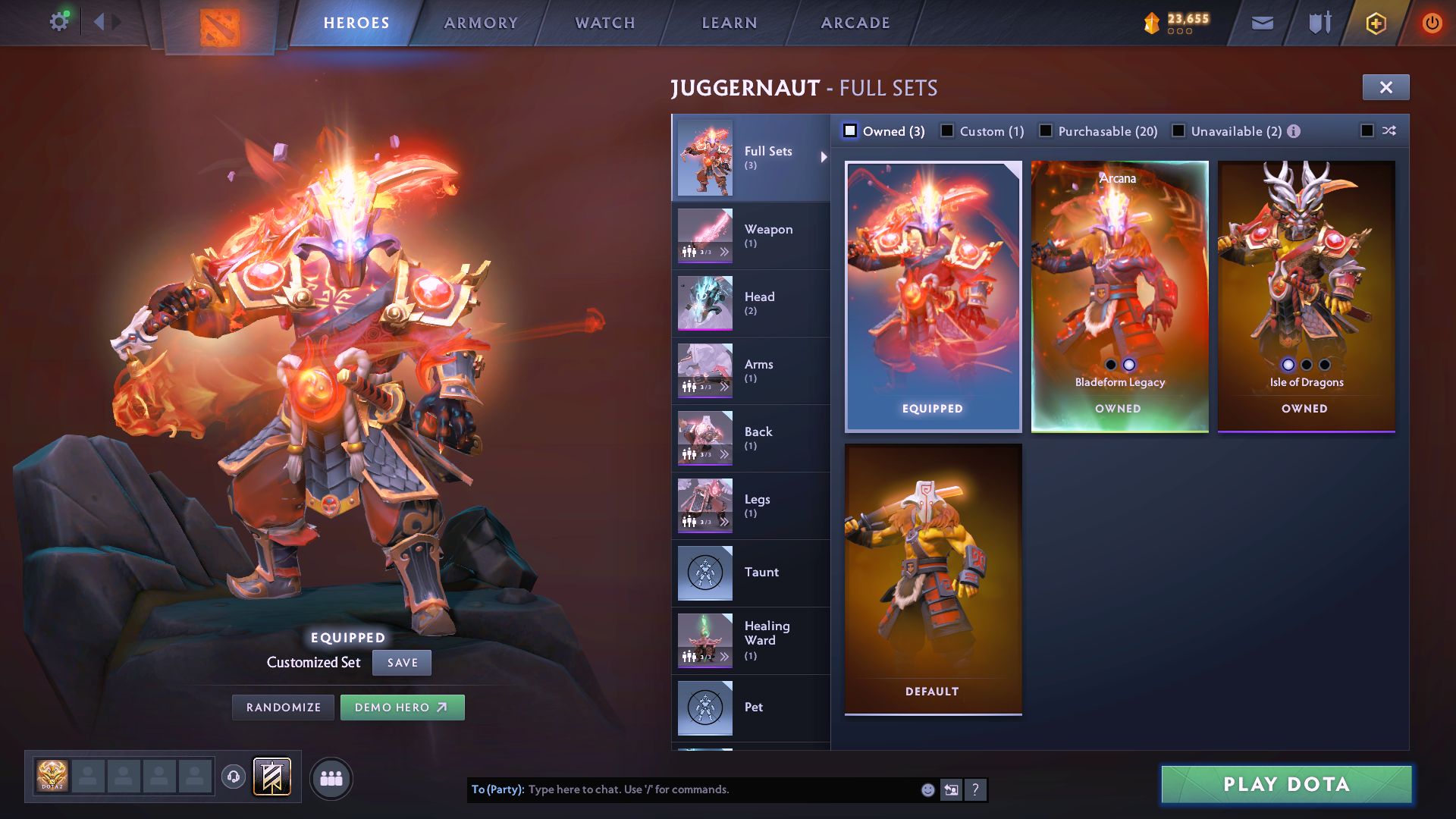Open the settings gear
The image size is (1456, 819).
click(x=59, y=21)
